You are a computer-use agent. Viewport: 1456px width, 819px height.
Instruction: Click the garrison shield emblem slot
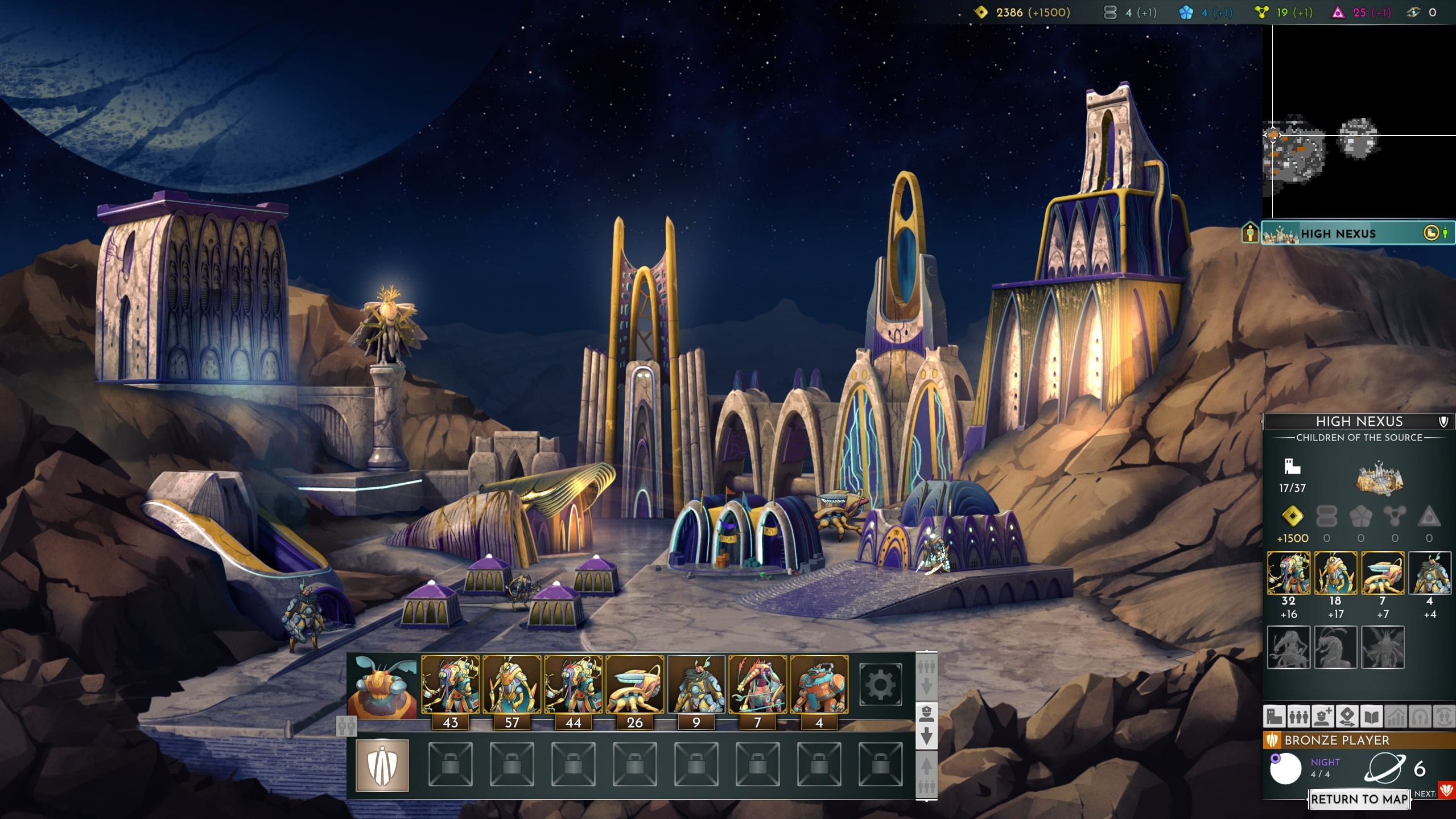(x=382, y=766)
